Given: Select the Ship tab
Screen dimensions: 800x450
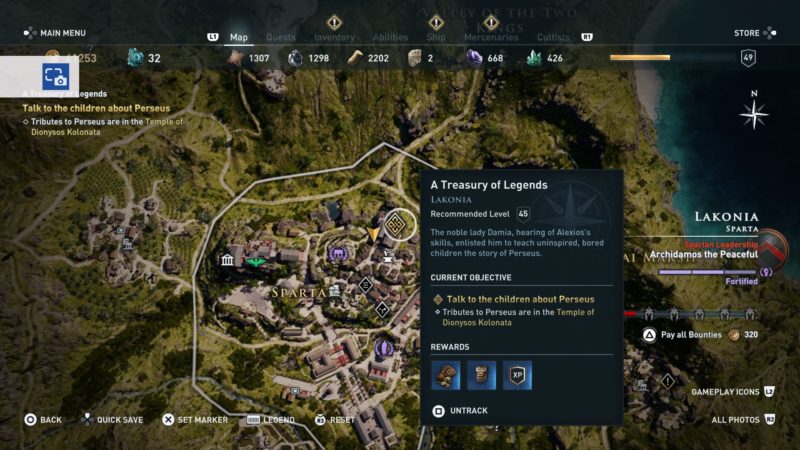Looking at the screenshot, I should 437,38.
